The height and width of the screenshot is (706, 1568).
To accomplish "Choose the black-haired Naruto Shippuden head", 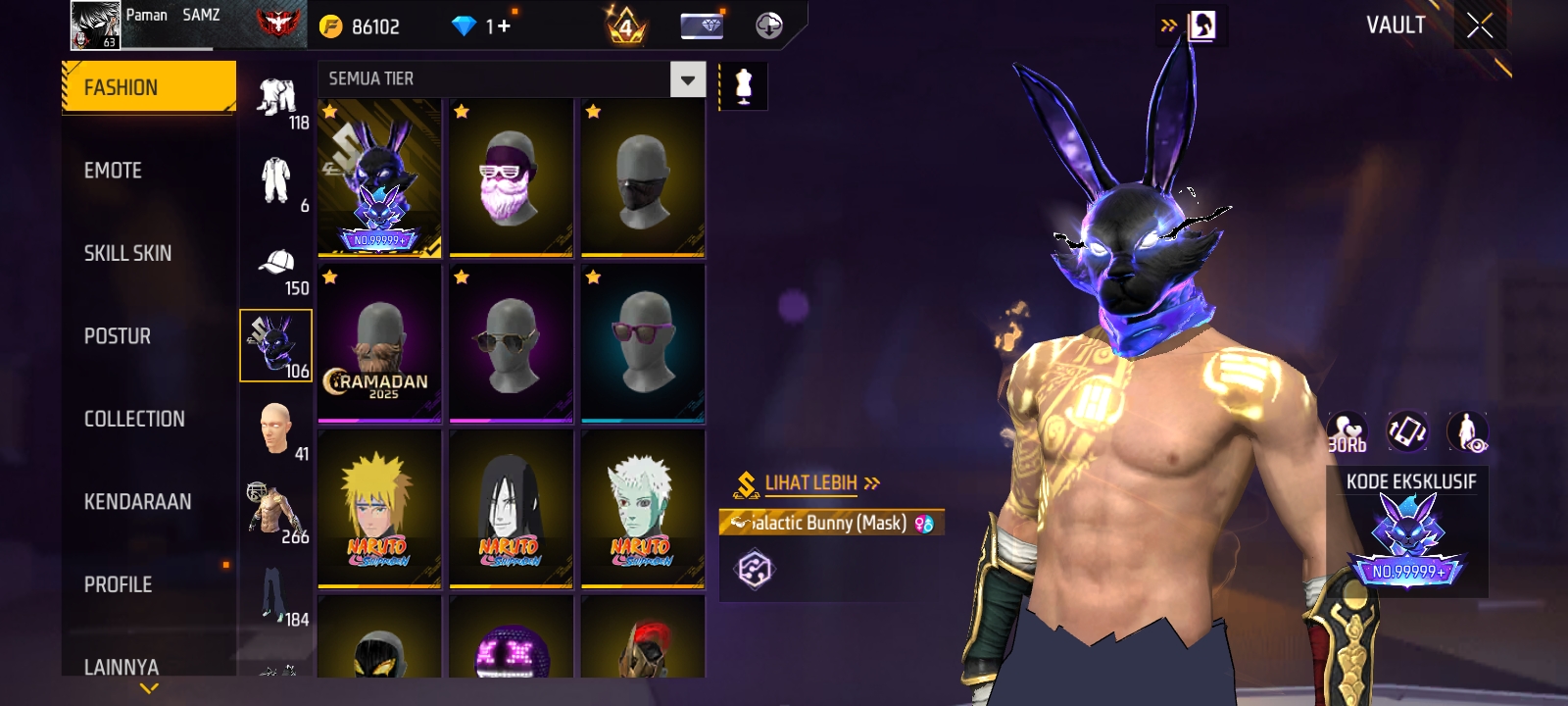I will point(511,510).
